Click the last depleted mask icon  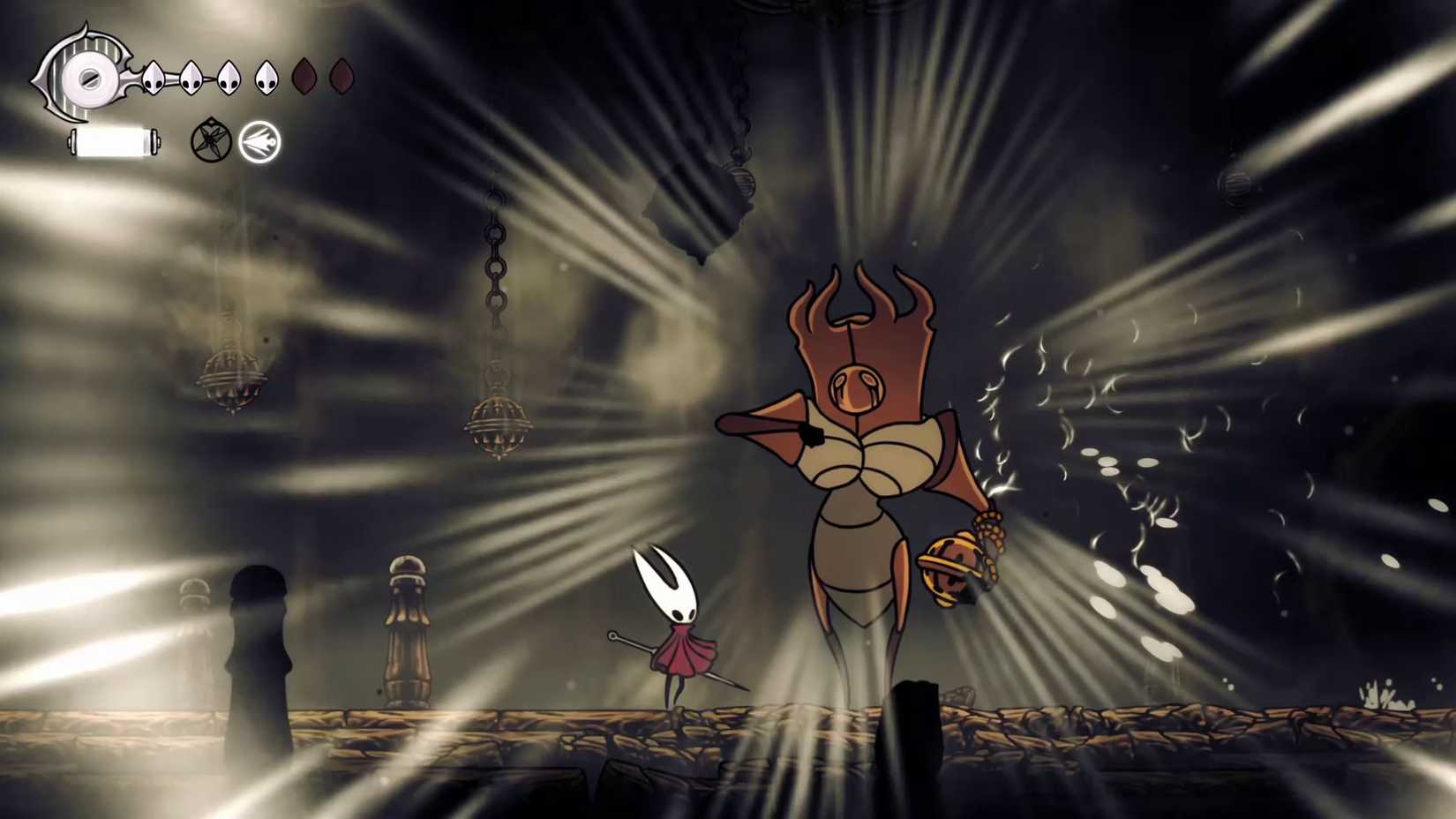pyautogui.click(x=343, y=78)
